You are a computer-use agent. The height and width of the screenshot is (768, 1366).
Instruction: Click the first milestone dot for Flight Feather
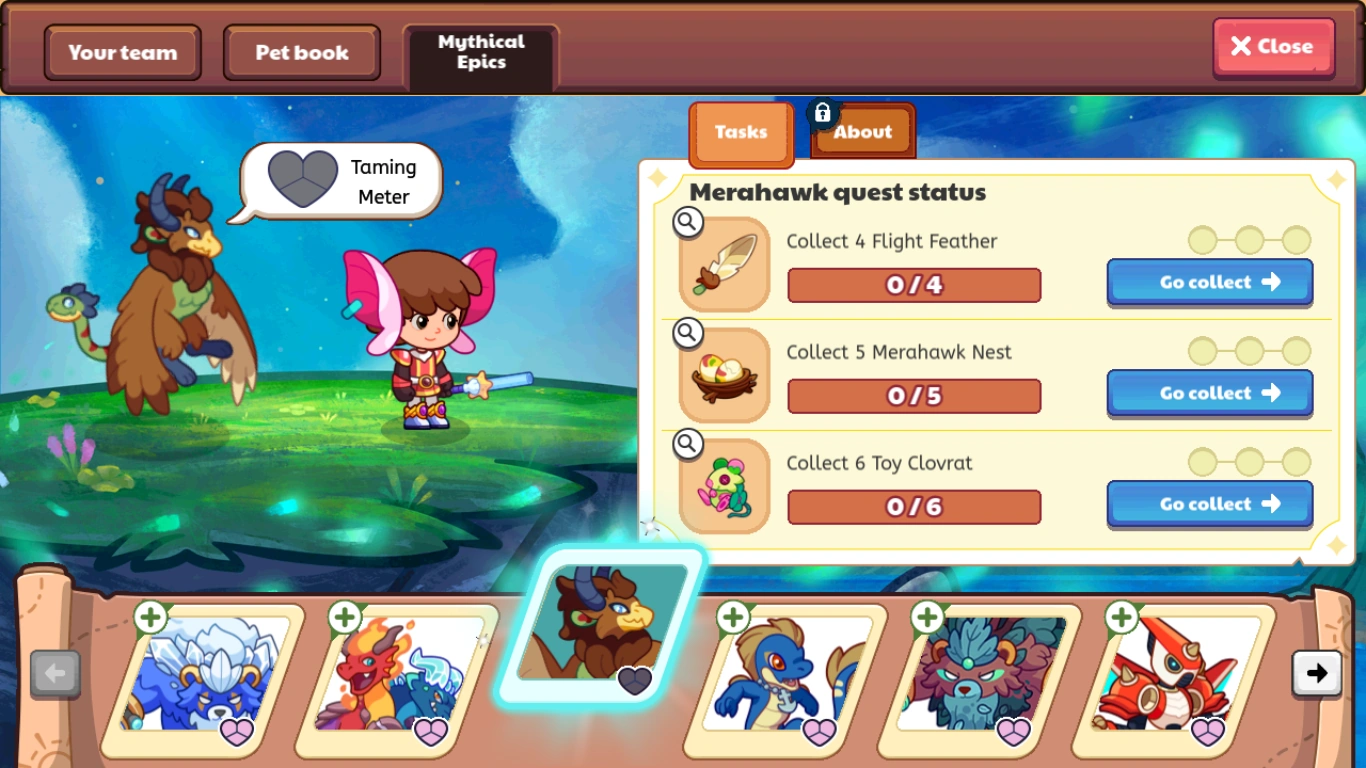tap(1200, 240)
